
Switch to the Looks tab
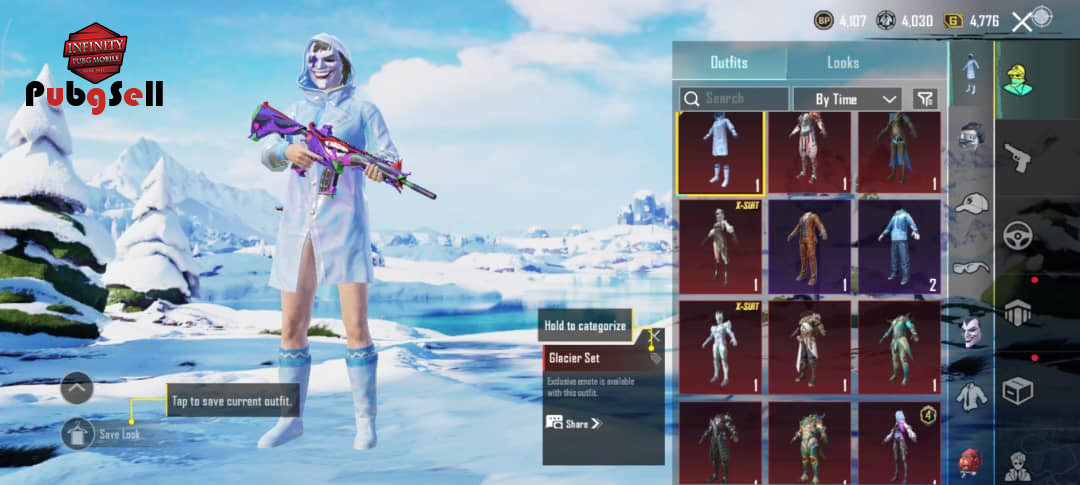[x=842, y=62]
